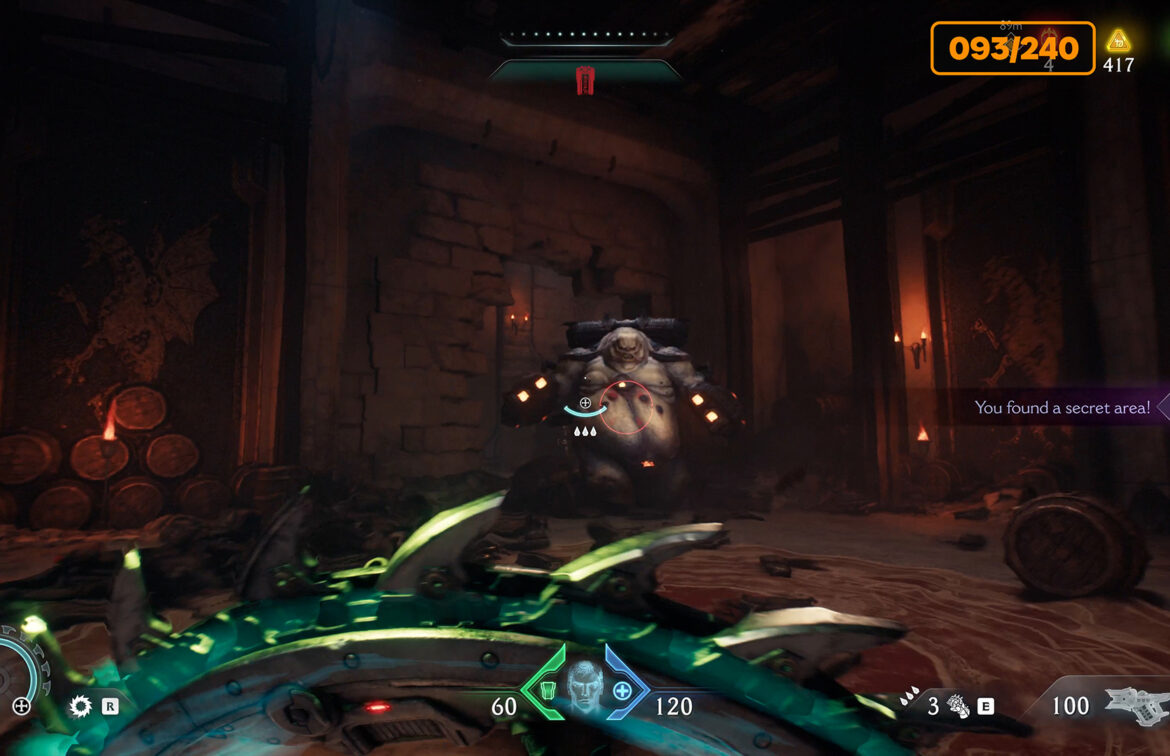Viewport: 1170px width, 756px height.
Task: Click the shield saw icon
Action: pos(80,706)
